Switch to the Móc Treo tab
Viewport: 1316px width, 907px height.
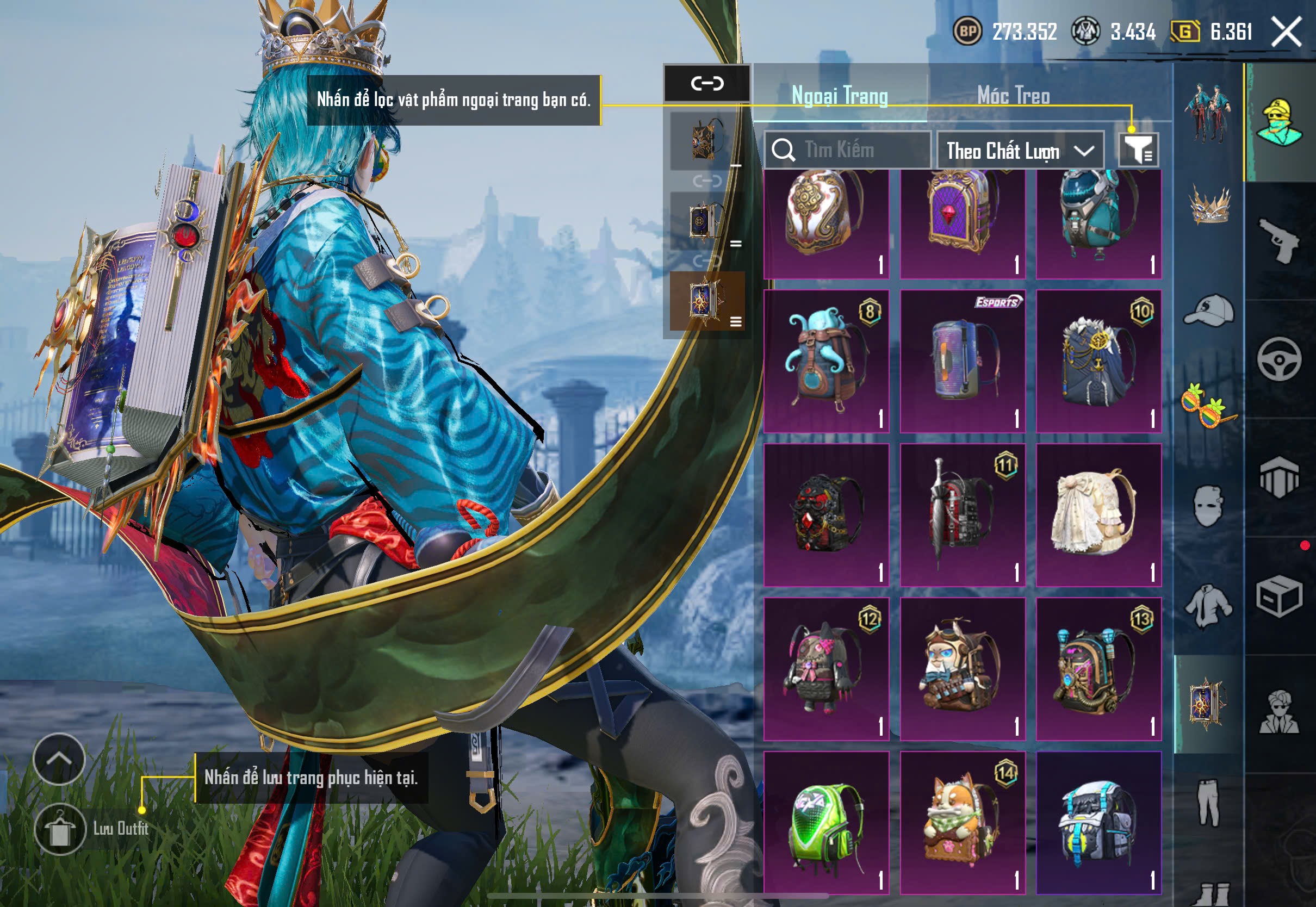1013,95
